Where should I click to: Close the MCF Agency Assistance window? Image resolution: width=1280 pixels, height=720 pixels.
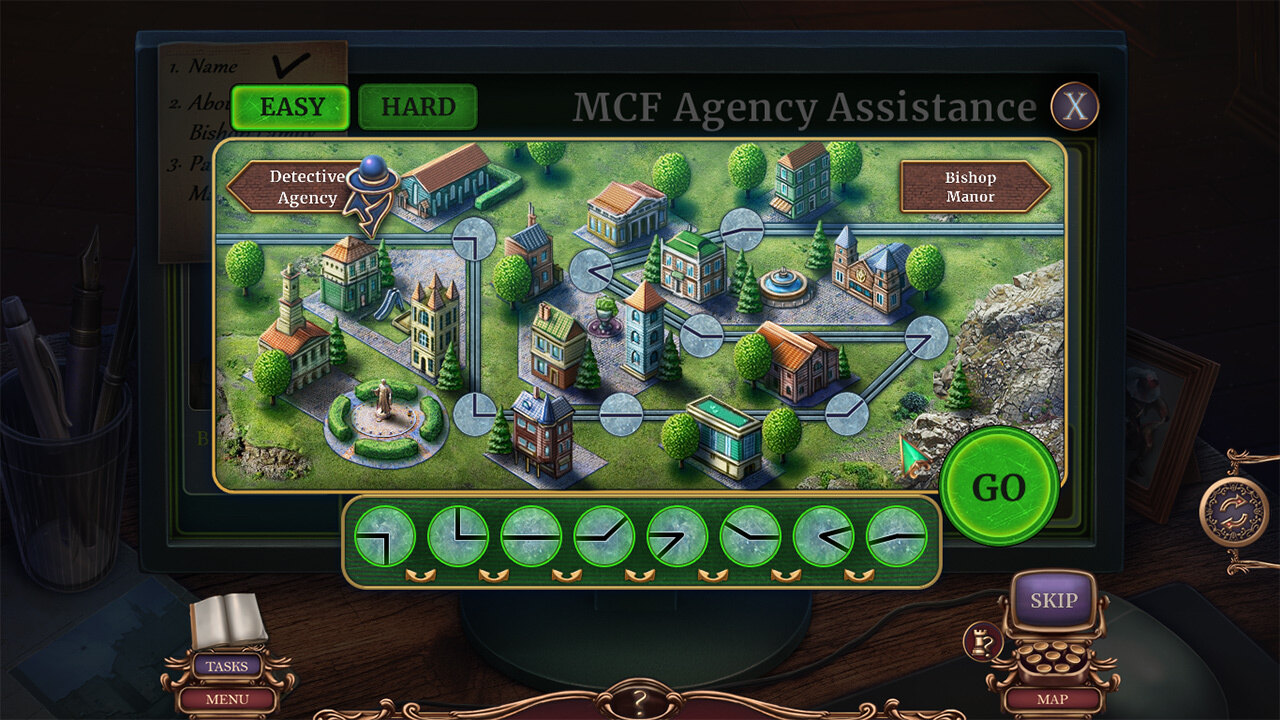coord(1074,106)
